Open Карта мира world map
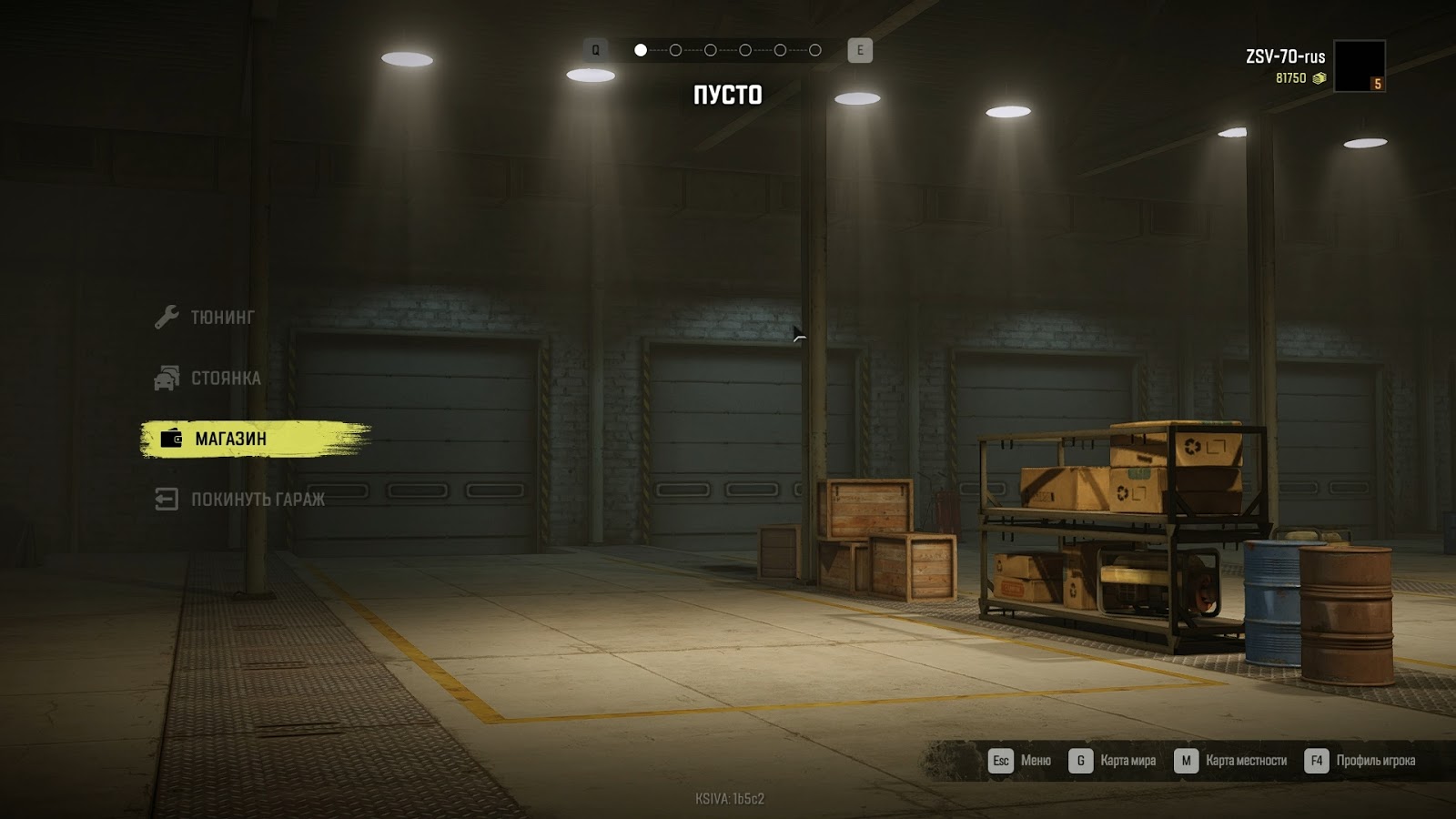This screenshot has height=819, width=1456. (1114, 761)
